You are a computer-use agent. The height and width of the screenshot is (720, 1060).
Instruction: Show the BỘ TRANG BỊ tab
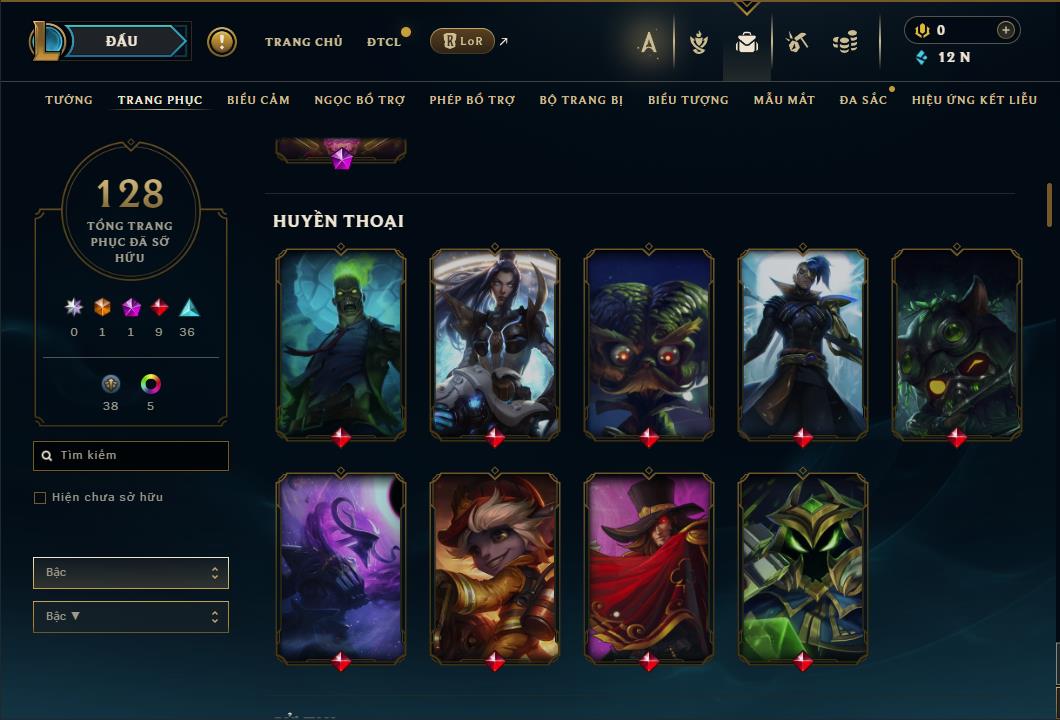[x=581, y=100]
